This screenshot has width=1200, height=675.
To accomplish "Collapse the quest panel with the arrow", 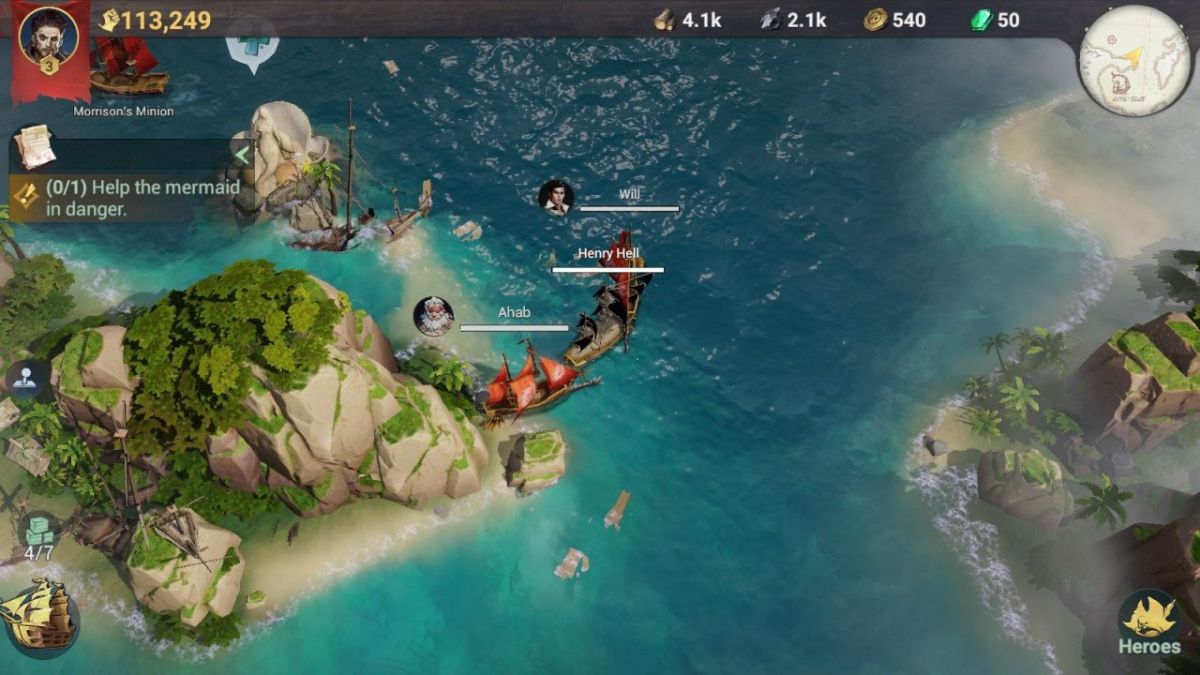I will pyautogui.click(x=240, y=154).
